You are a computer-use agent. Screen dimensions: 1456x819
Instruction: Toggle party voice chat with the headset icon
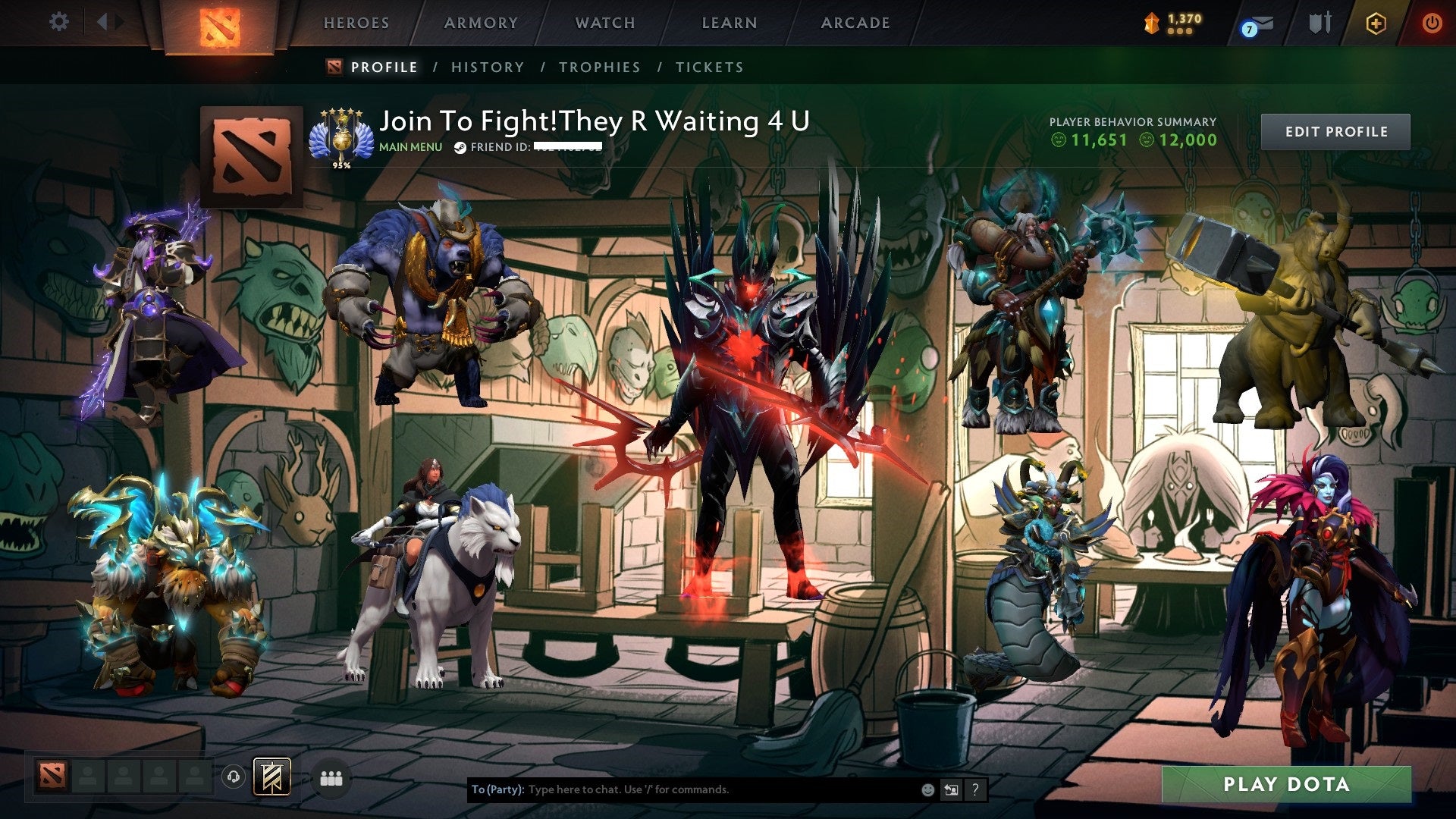click(235, 778)
